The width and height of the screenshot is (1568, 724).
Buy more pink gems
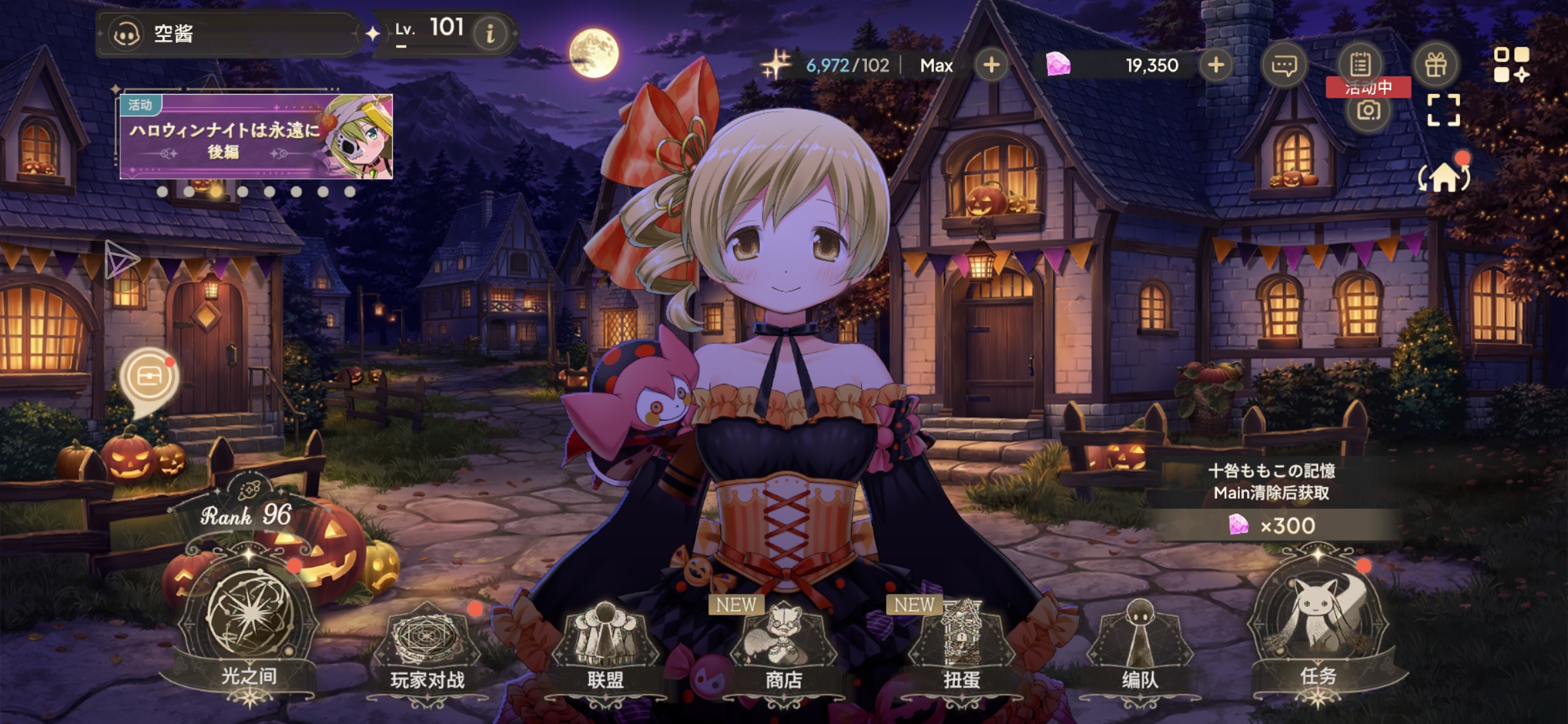[x=1216, y=65]
